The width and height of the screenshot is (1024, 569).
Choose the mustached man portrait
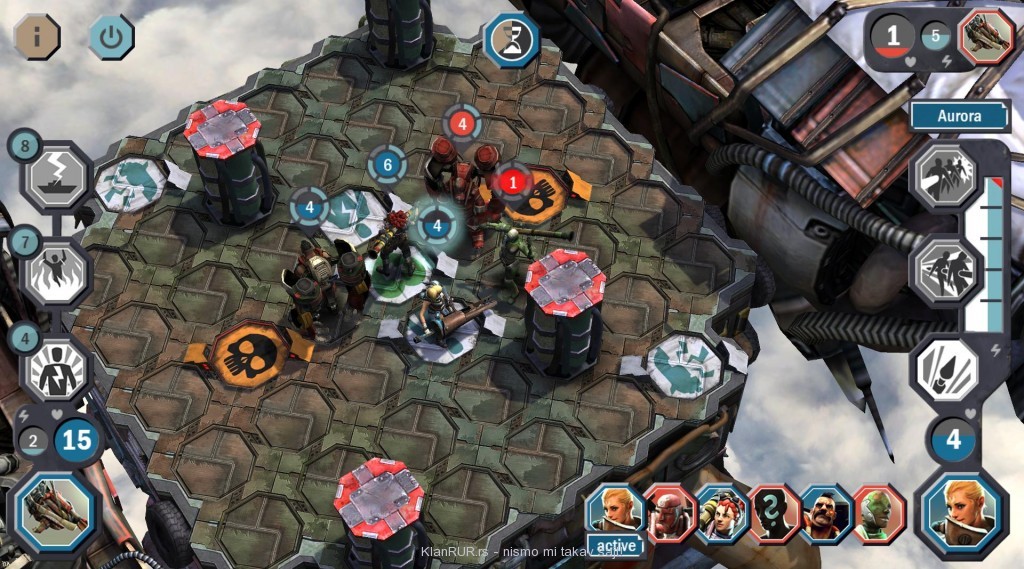(827, 513)
